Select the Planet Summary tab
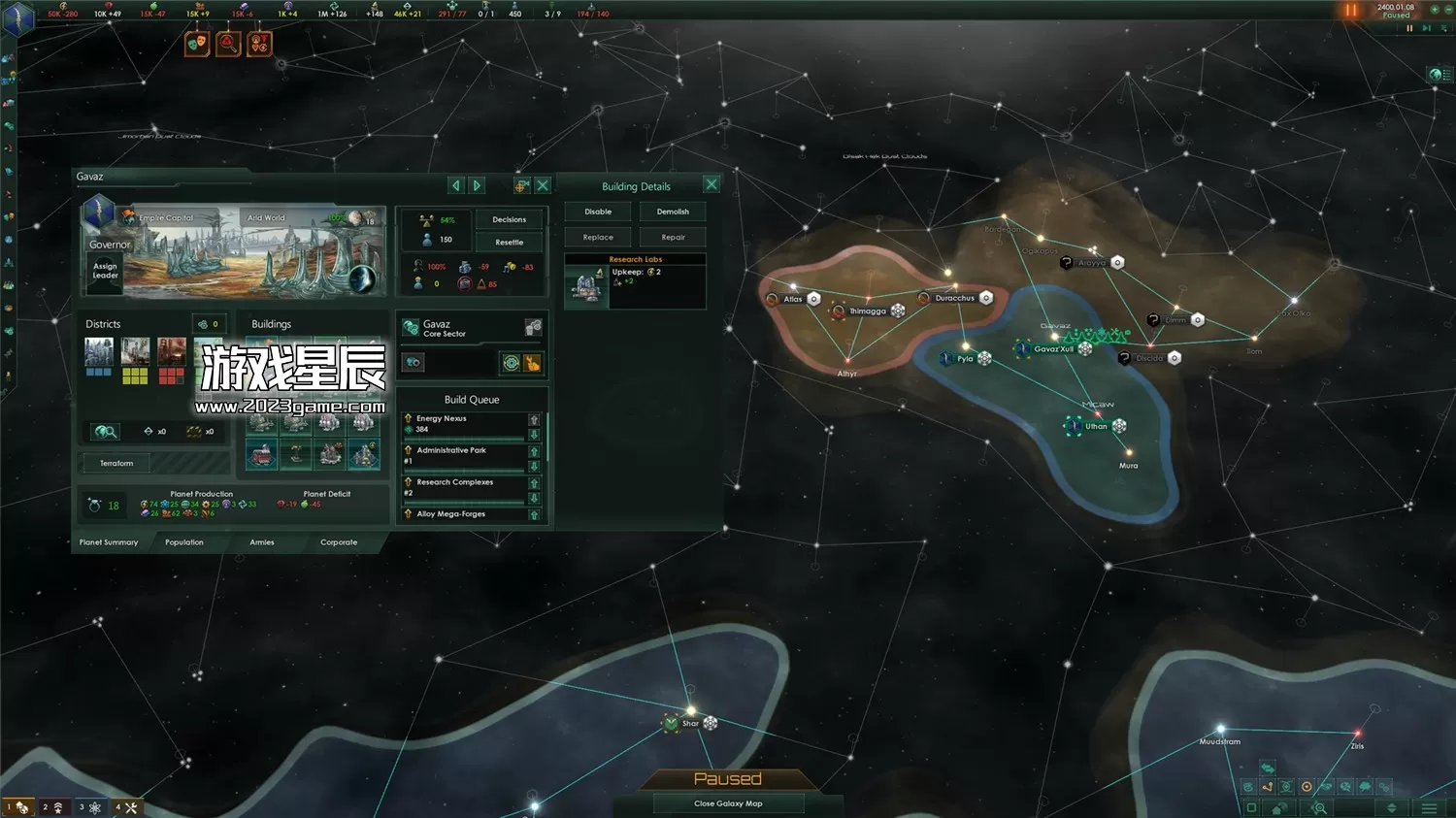 point(109,542)
